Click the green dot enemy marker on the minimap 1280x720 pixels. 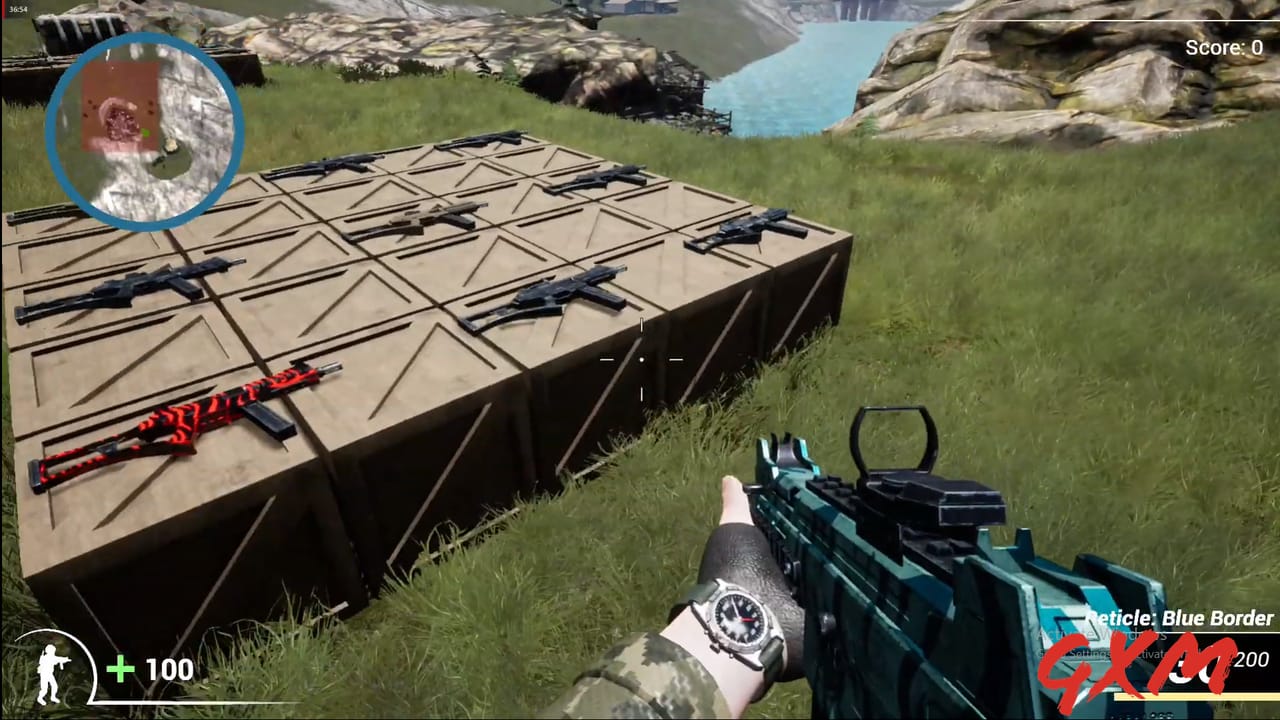pos(146,133)
